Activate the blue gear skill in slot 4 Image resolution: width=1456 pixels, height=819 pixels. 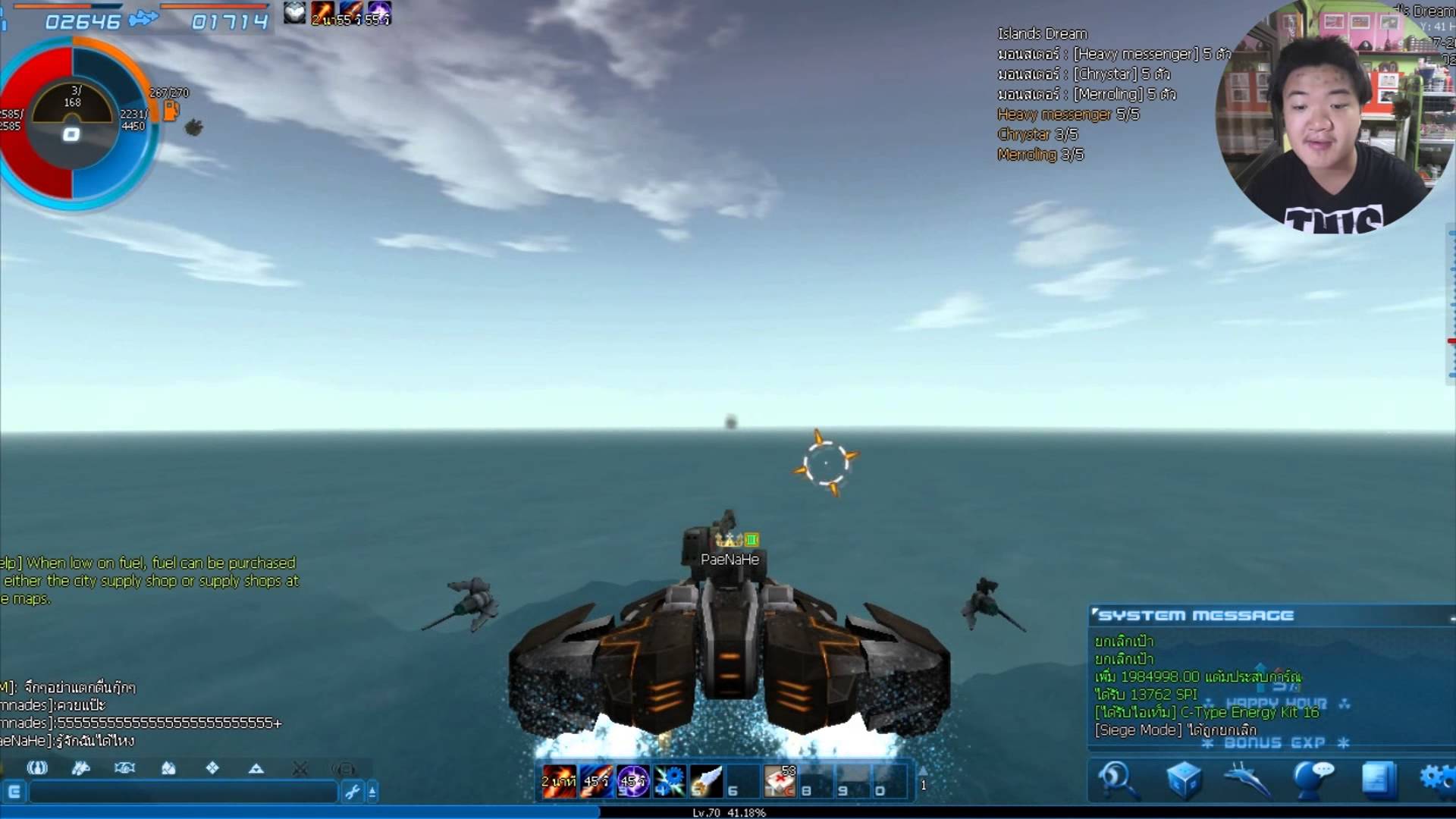(x=669, y=781)
